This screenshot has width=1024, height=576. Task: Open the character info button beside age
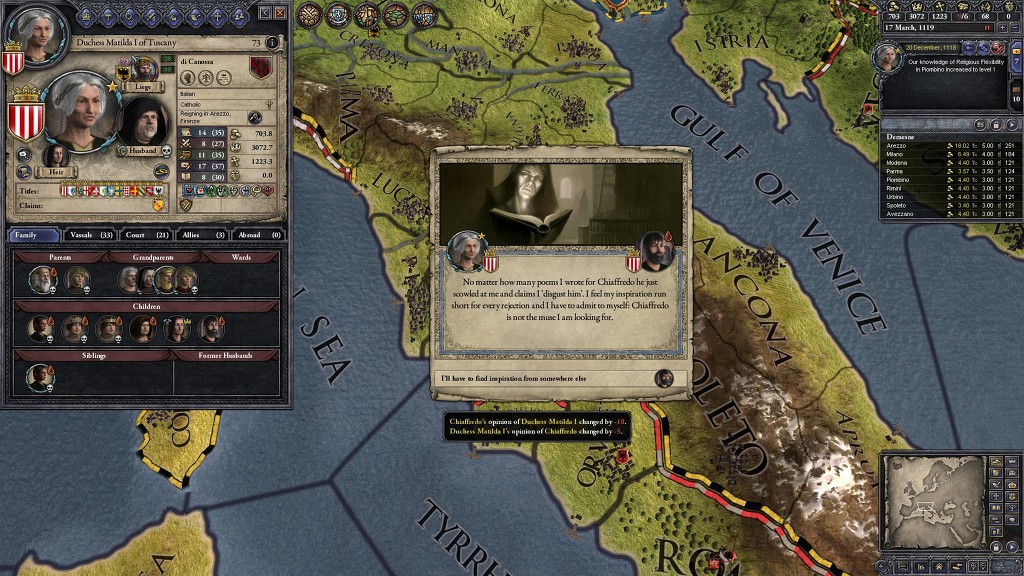(x=271, y=43)
